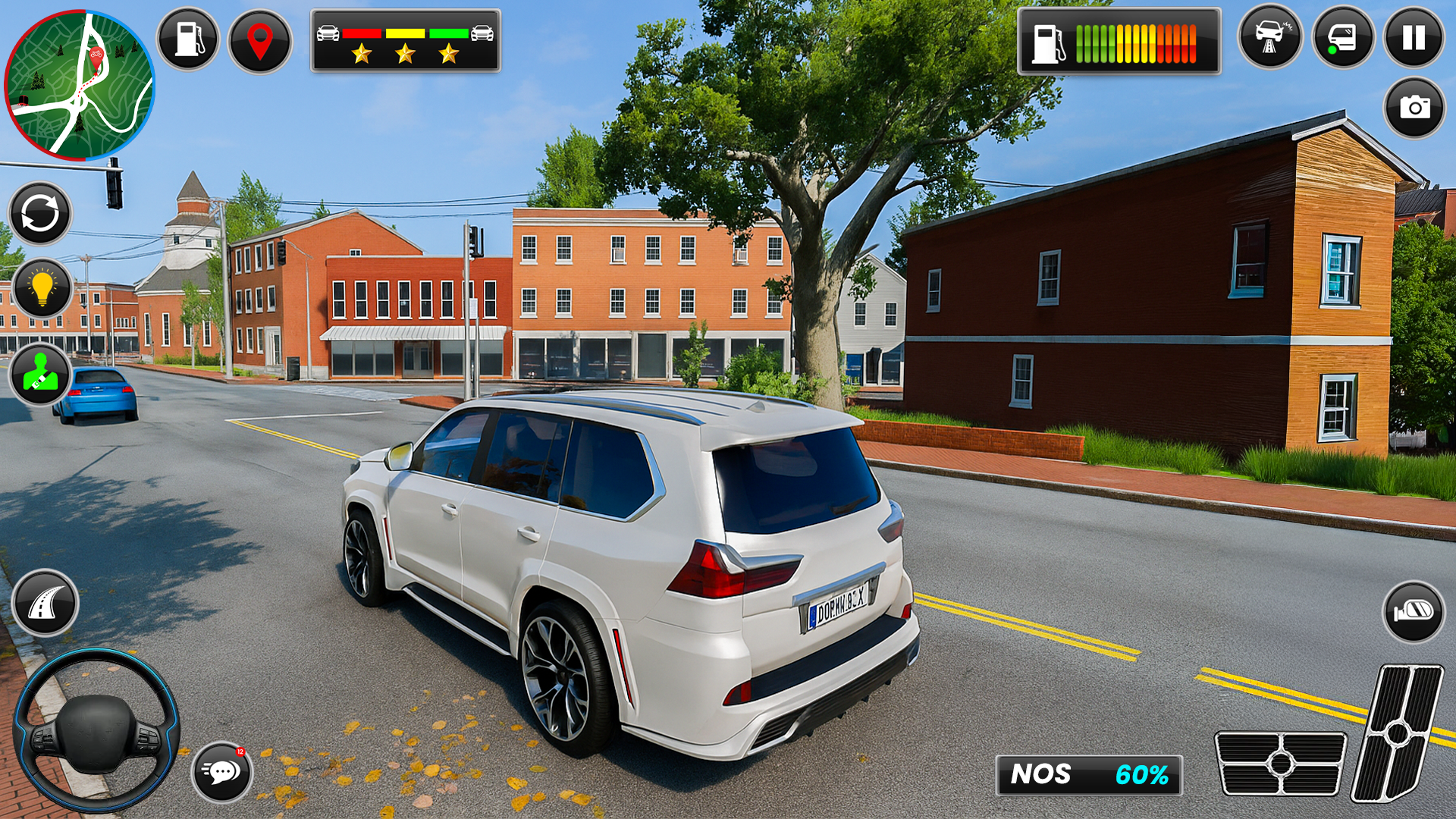Viewport: 1456px width, 819px height.
Task: Toggle the side mirror view button
Action: (x=1414, y=611)
